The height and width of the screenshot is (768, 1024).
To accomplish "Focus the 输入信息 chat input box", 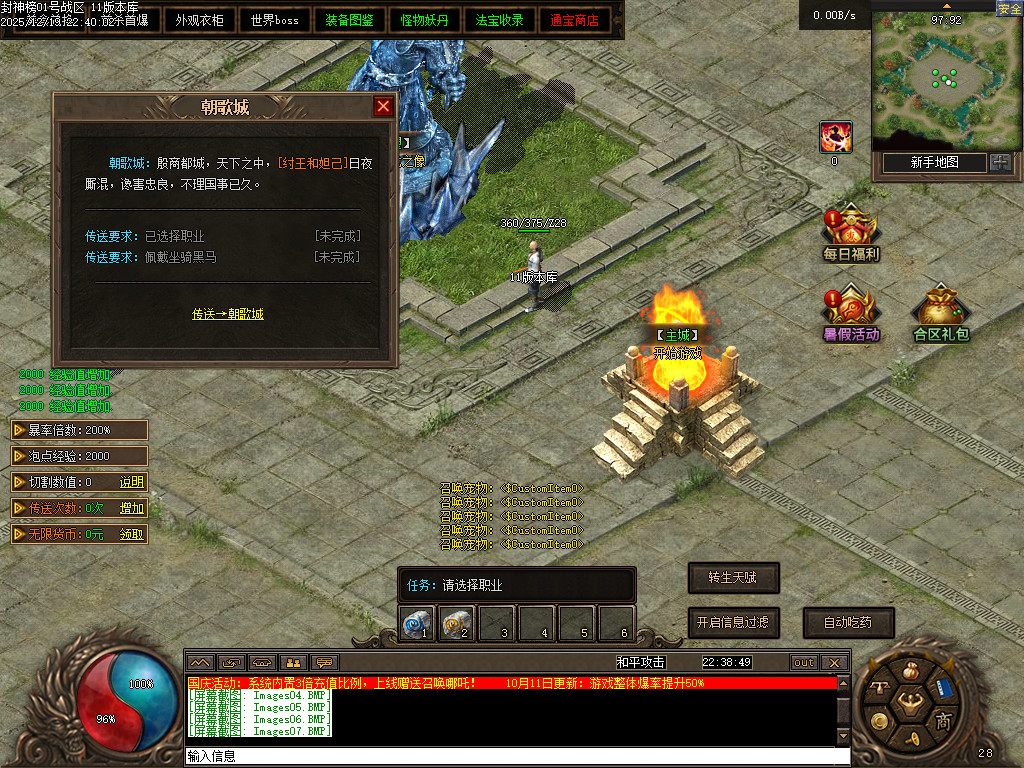I will (x=510, y=757).
